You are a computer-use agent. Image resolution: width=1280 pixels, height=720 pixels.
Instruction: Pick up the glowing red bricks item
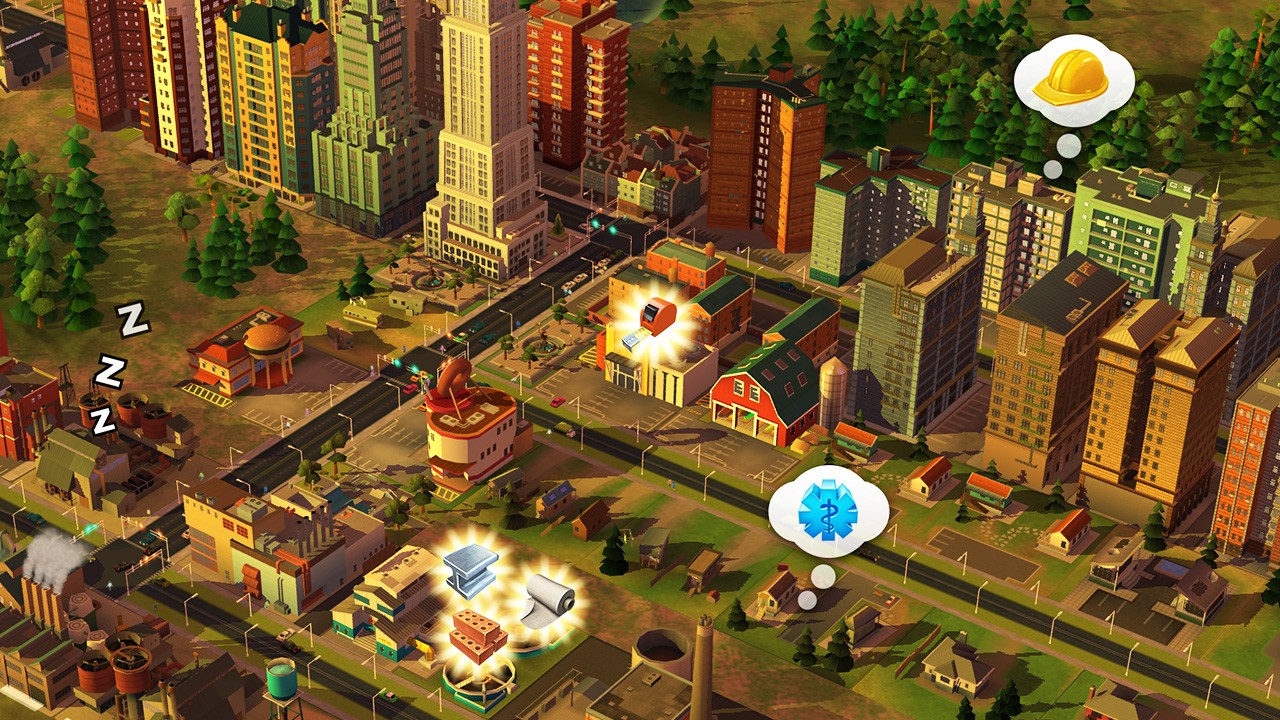point(477,634)
